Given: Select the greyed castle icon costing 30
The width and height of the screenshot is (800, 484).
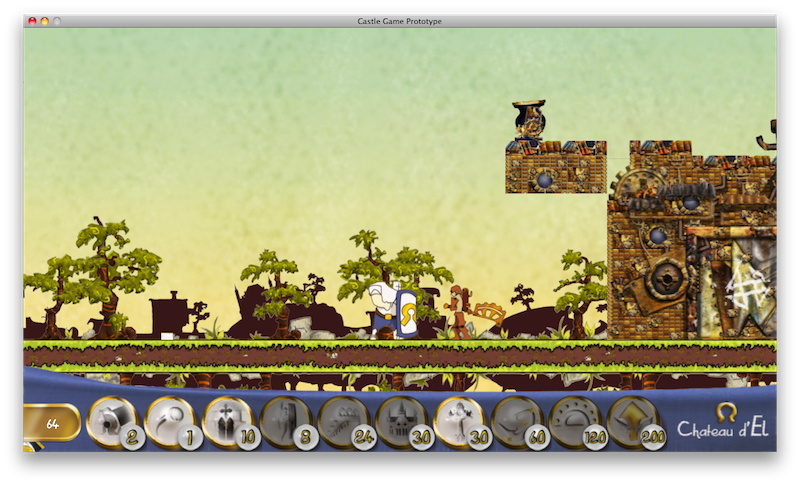Looking at the screenshot, I should [x=400, y=421].
